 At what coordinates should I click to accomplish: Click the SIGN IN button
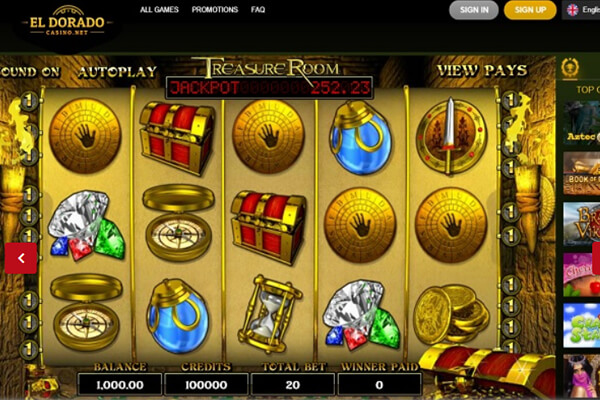(473, 10)
